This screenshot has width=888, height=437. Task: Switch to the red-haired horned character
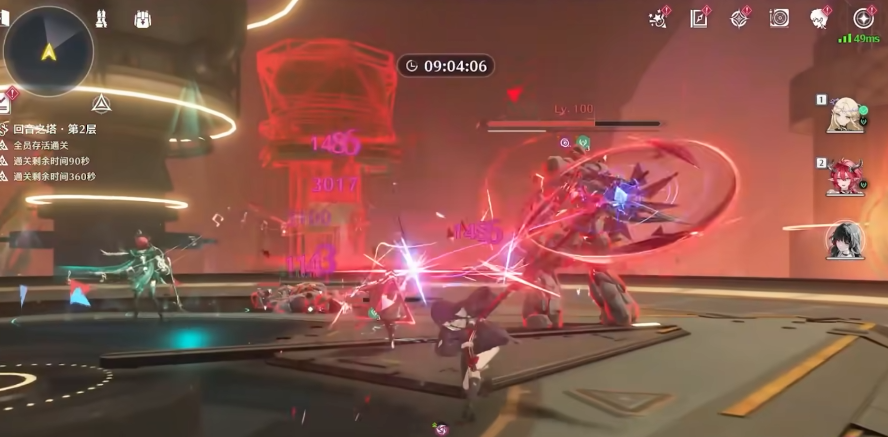point(844,177)
